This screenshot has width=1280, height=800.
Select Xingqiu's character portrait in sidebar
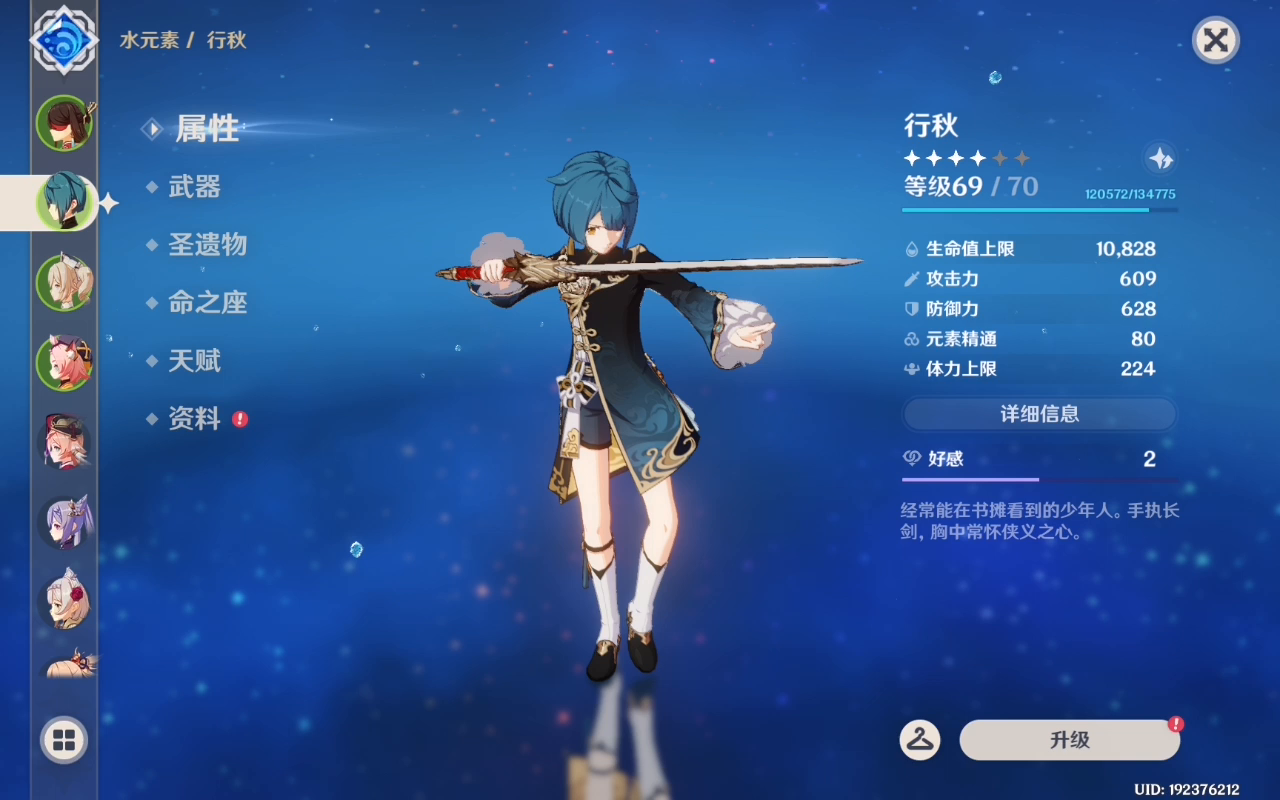tap(63, 200)
